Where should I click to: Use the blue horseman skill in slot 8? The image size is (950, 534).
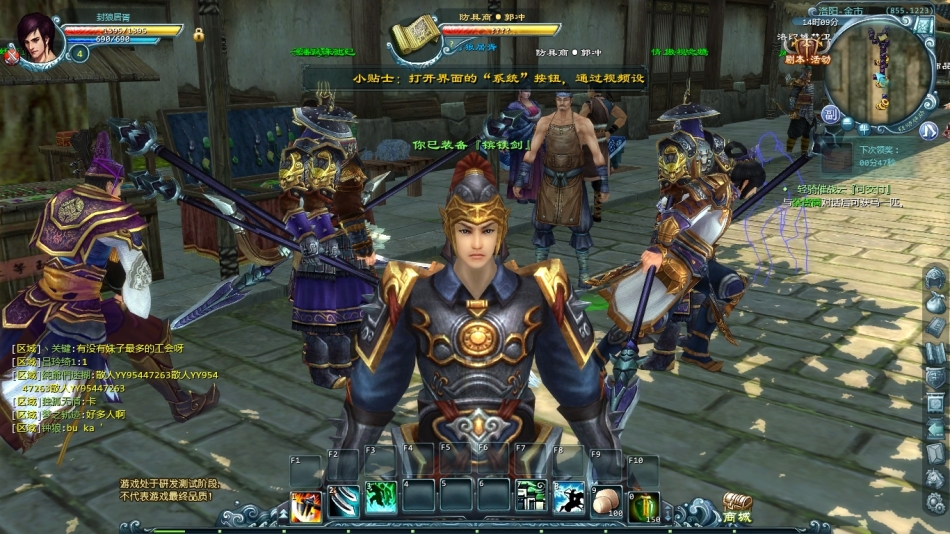[x=568, y=499]
